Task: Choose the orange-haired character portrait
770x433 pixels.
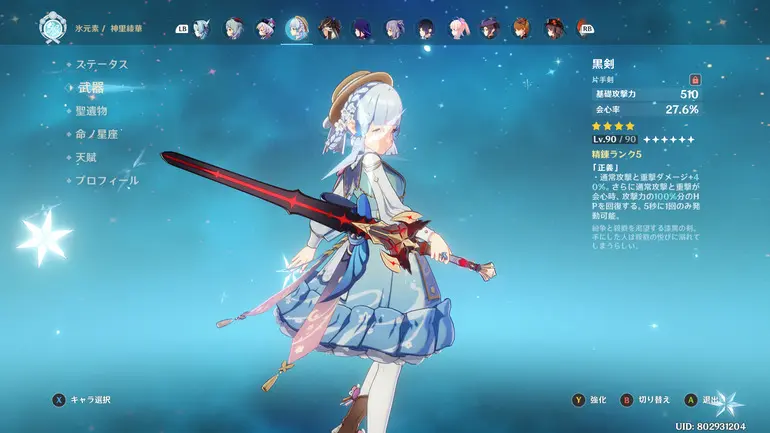Action: (x=521, y=29)
